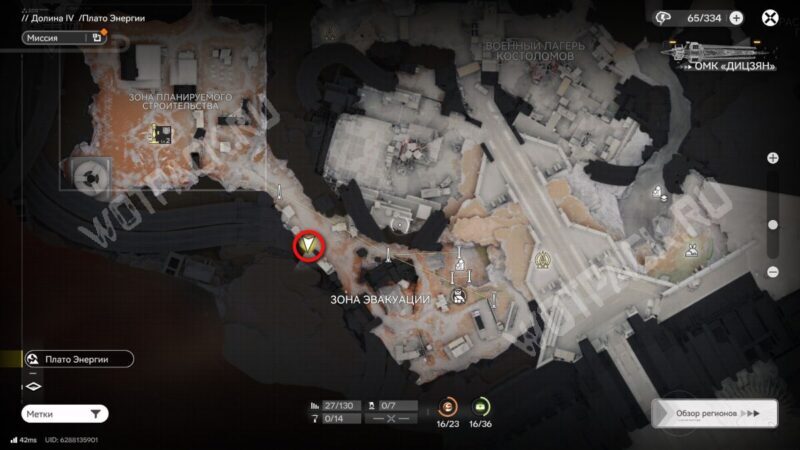This screenshot has height=450, width=800.
Task: Add stamina with the plus button
Action: (x=736, y=17)
